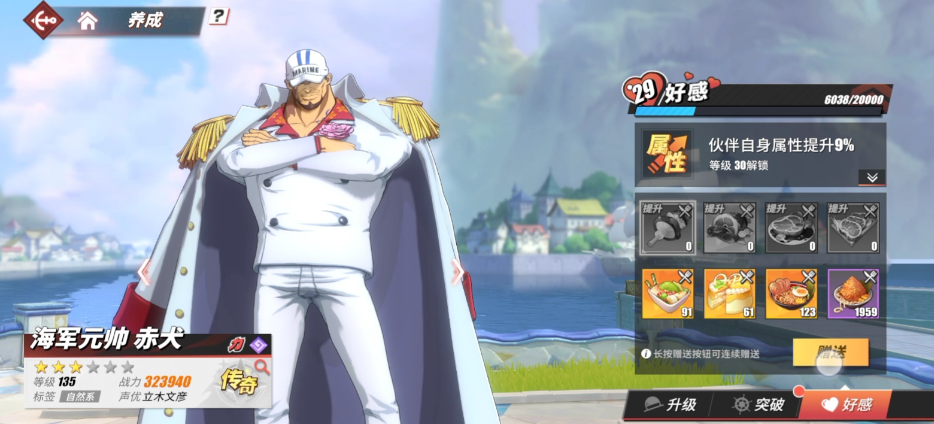Return to the home screen

click(88, 20)
